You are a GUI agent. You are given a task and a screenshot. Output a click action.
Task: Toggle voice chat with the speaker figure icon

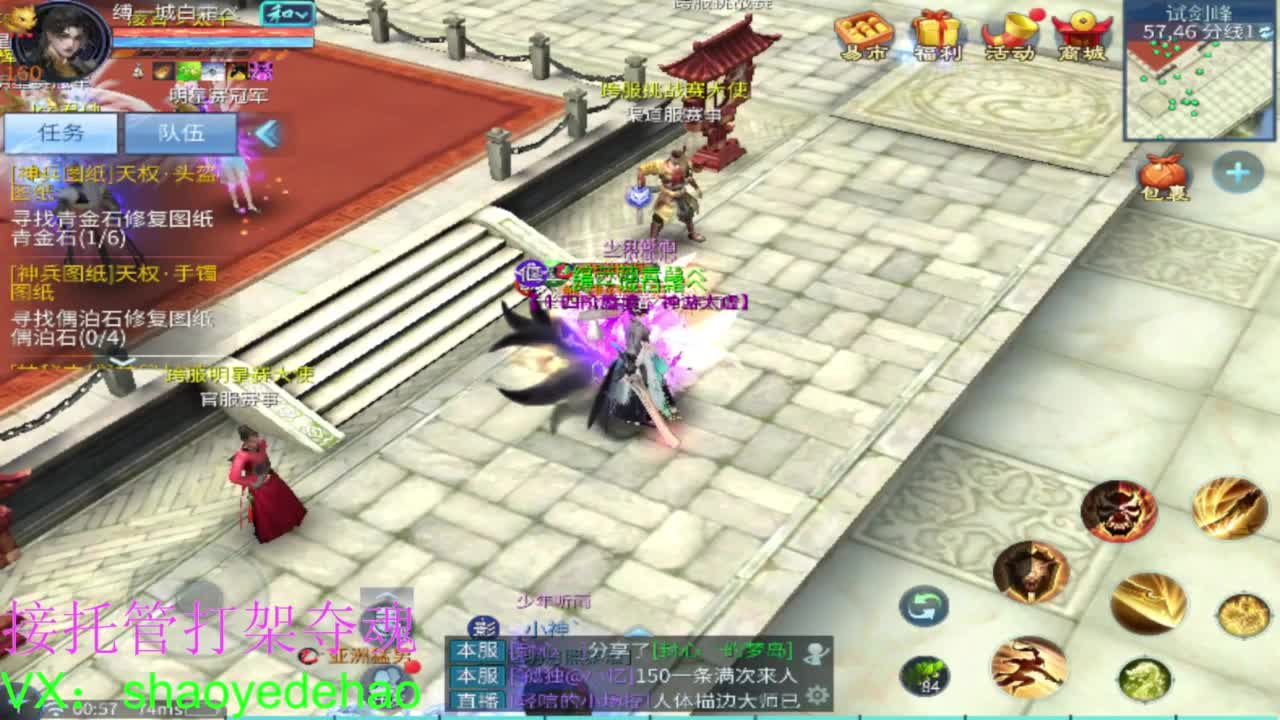click(x=818, y=654)
